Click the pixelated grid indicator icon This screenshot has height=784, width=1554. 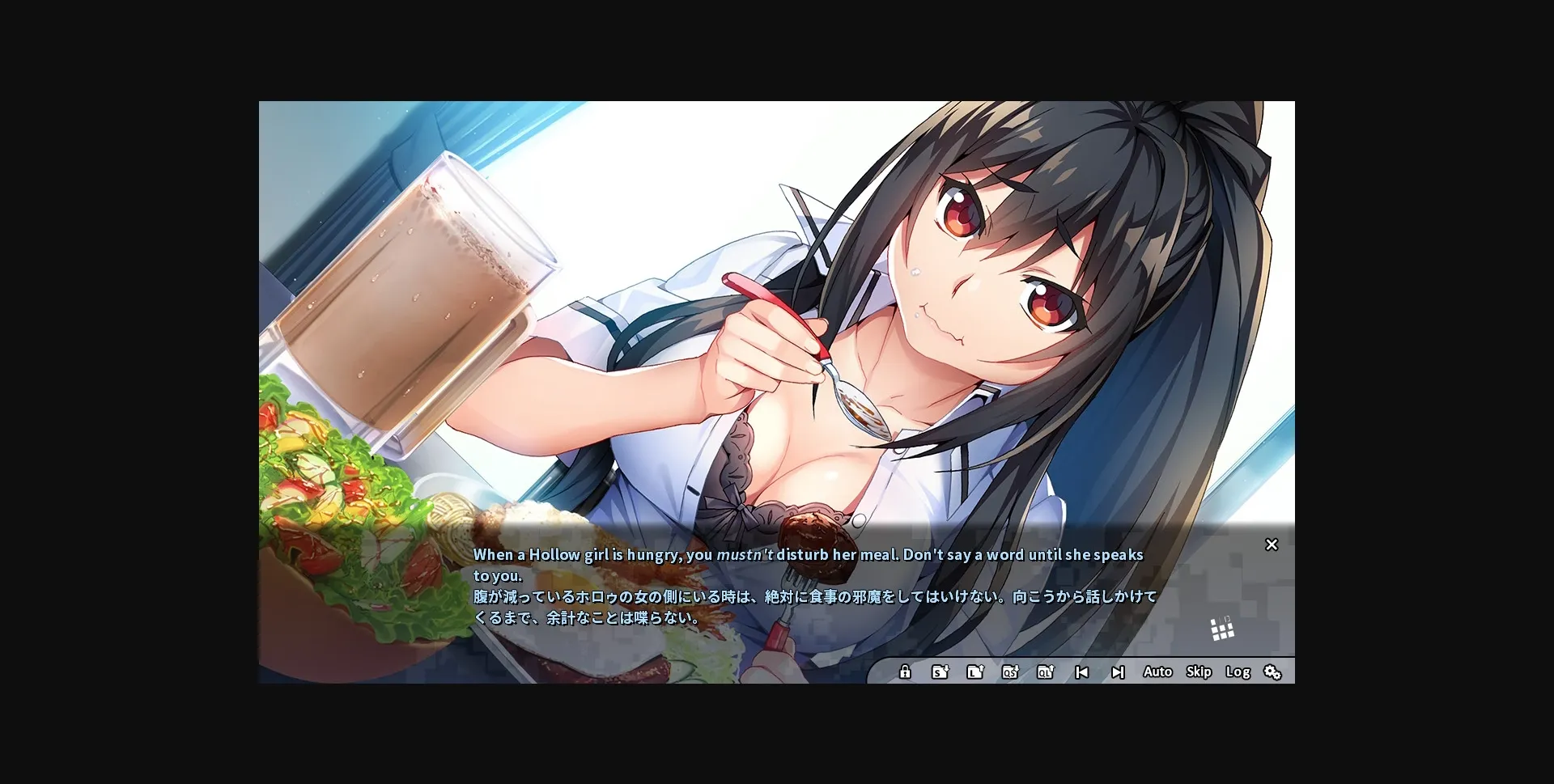[x=1221, y=628]
